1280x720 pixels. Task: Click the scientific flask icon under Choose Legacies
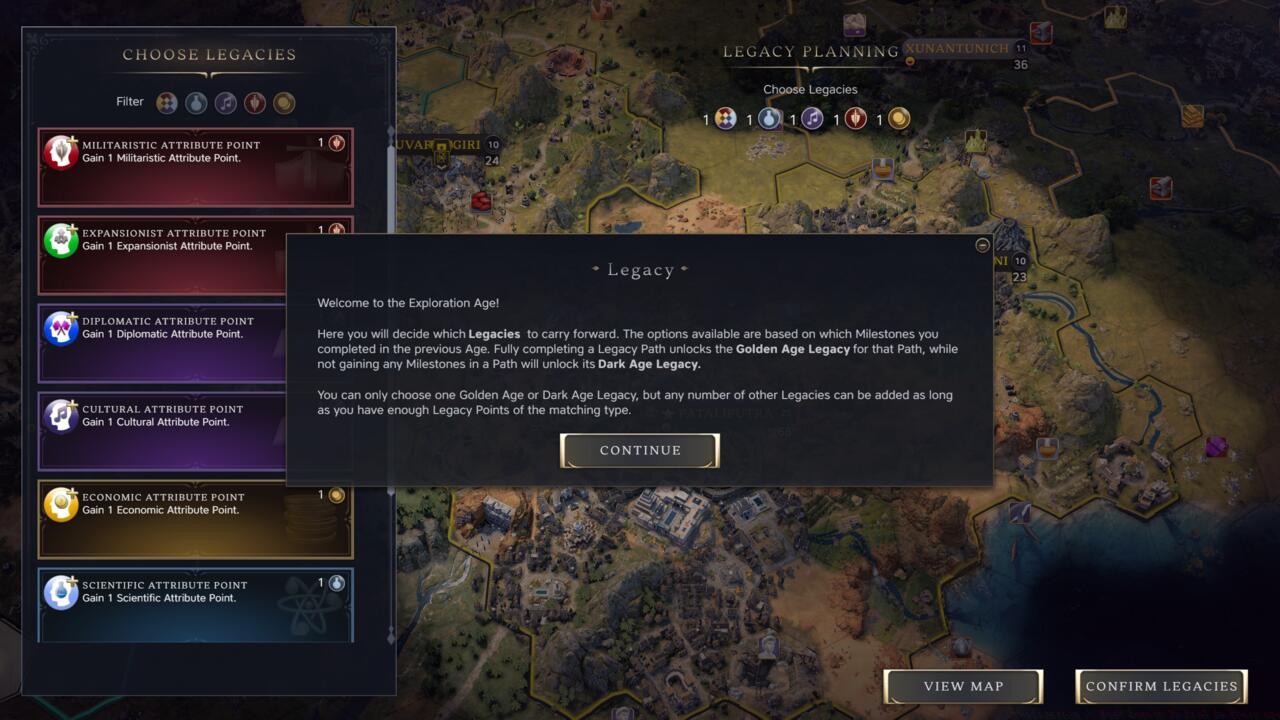767,118
